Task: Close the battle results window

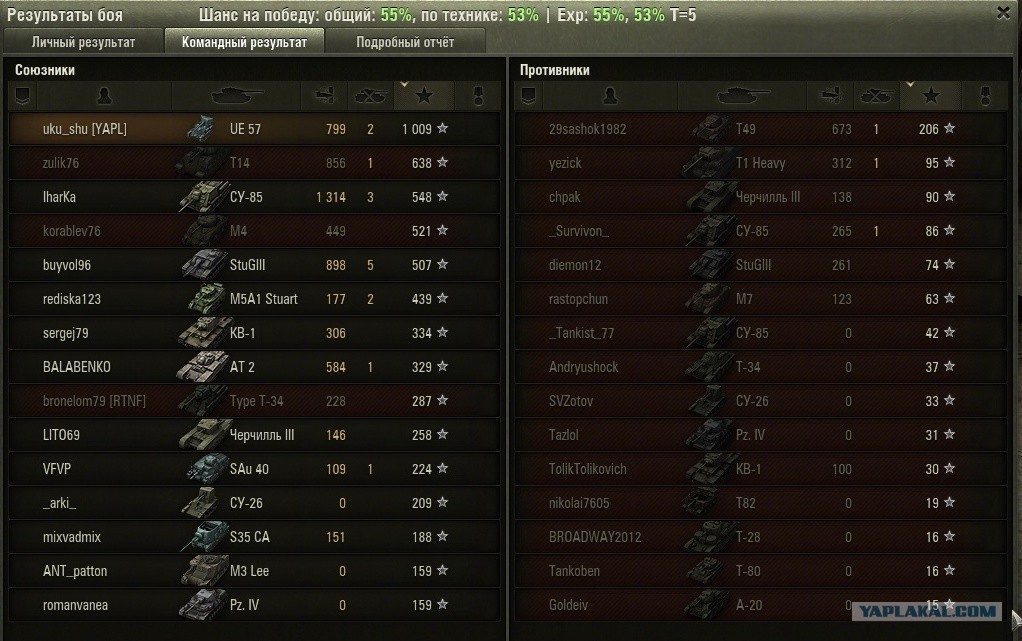Action: click(1003, 13)
